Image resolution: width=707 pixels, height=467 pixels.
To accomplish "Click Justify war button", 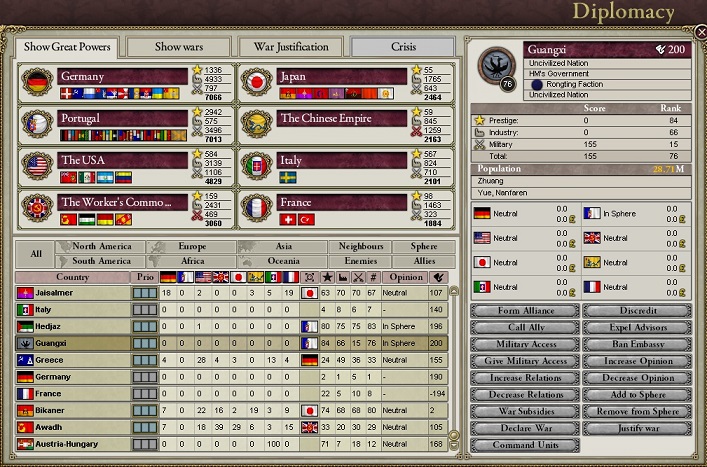I will (x=638, y=430).
